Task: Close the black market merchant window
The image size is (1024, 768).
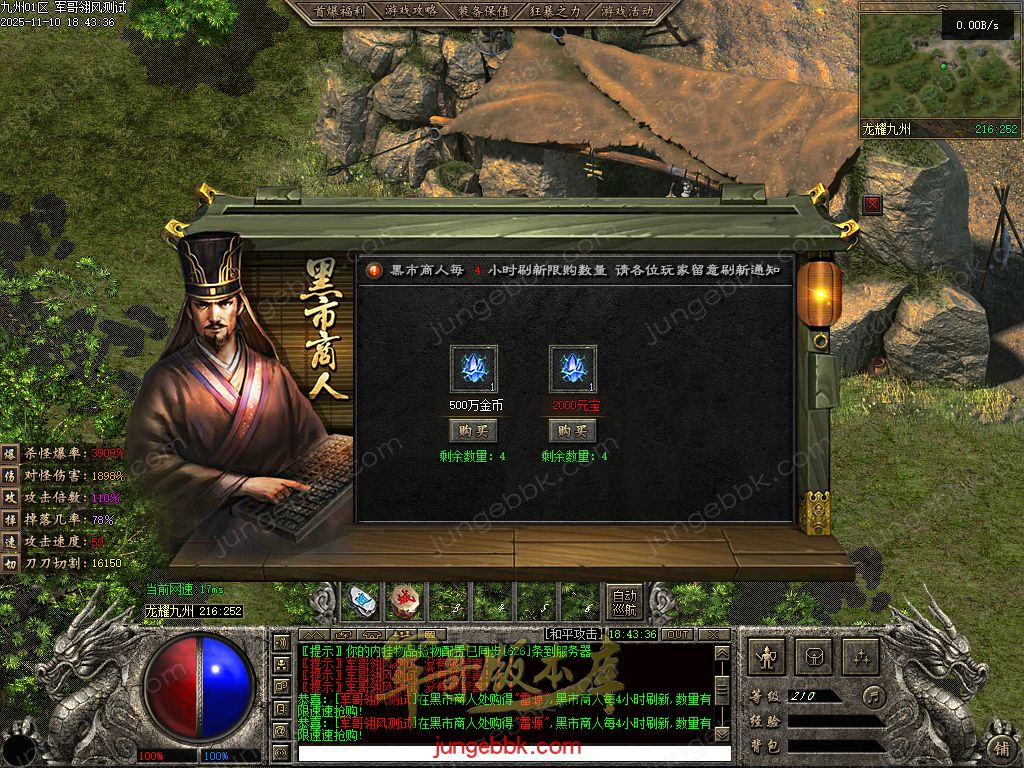Action: [873, 205]
